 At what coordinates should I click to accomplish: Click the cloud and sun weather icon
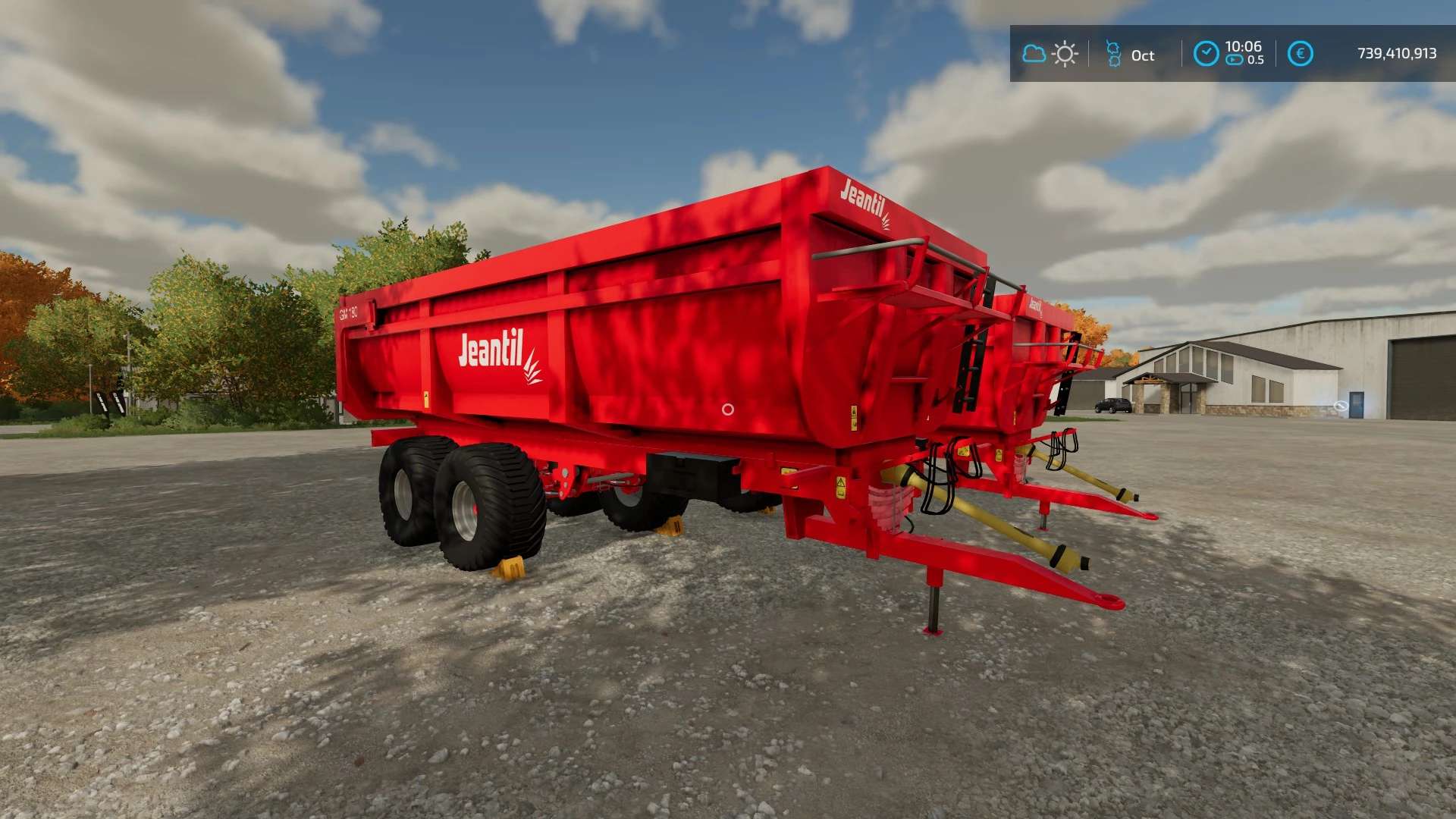[x=1050, y=54]
